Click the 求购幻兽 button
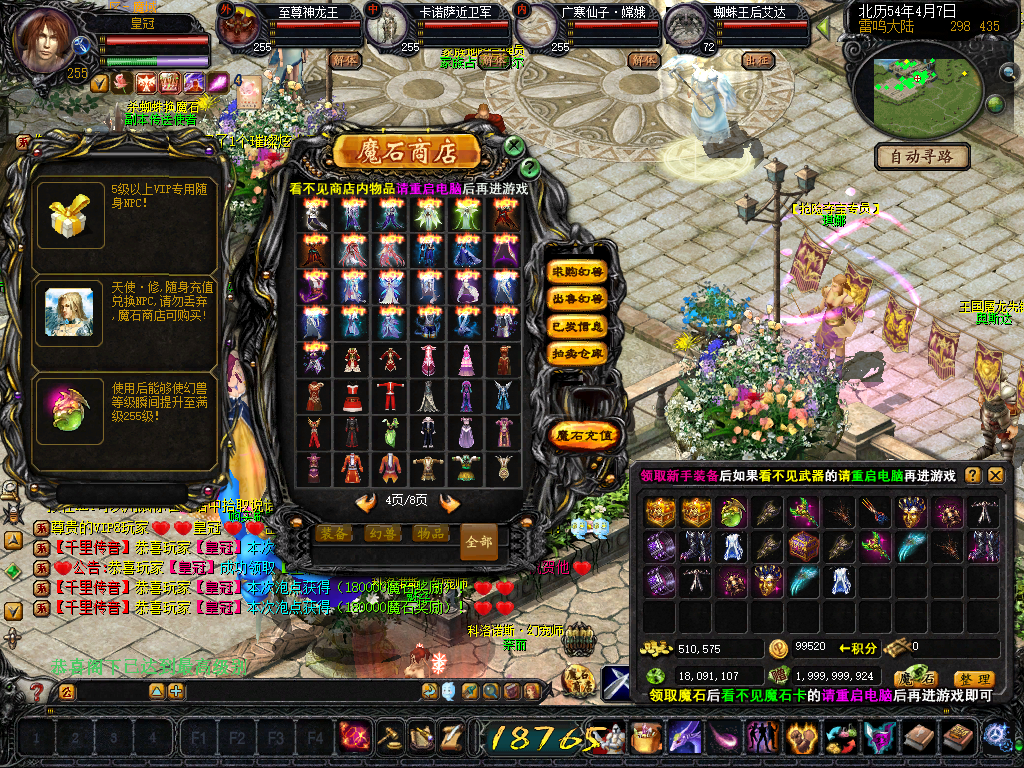The height and width of the screenshot is (768, 1024). point(578,272)
